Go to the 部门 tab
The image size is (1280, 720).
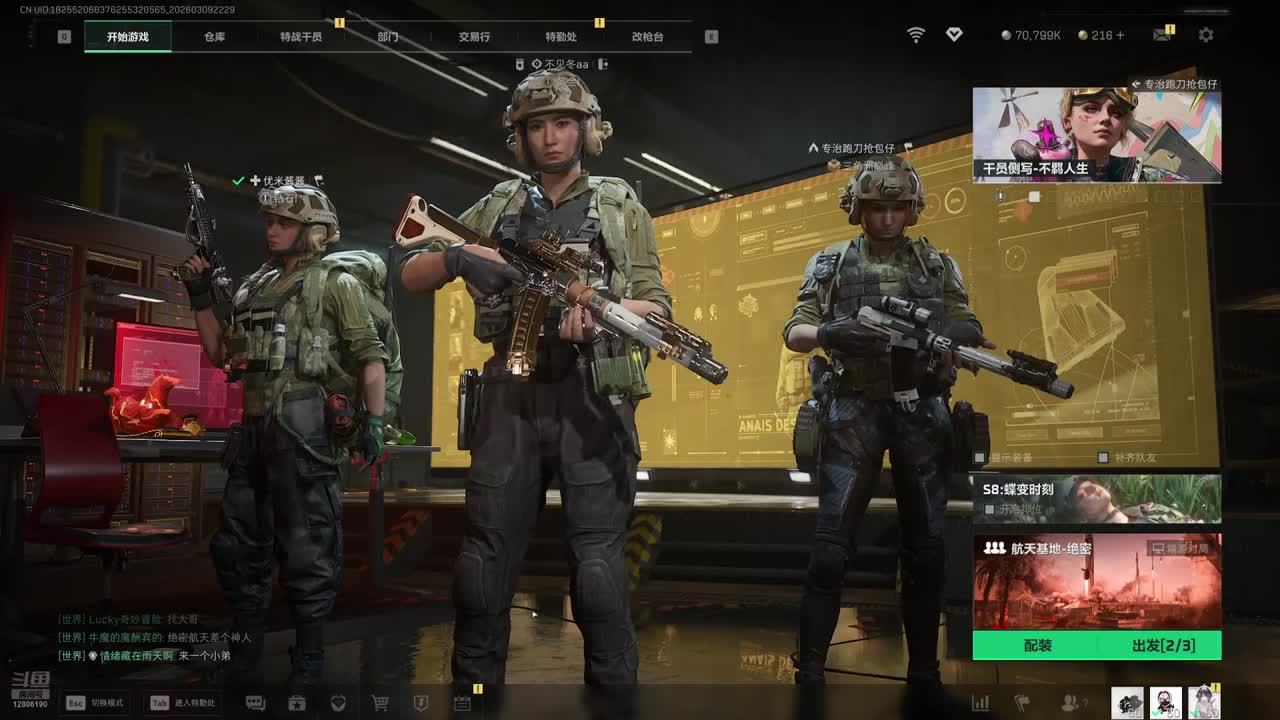click(388, 37)
